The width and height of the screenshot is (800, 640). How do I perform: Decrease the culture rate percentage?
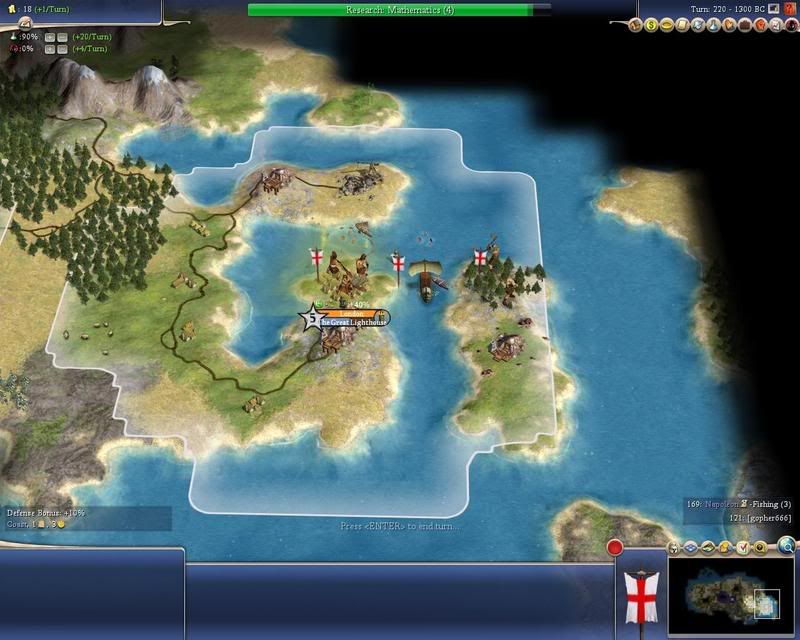click(x=62, y=48)
